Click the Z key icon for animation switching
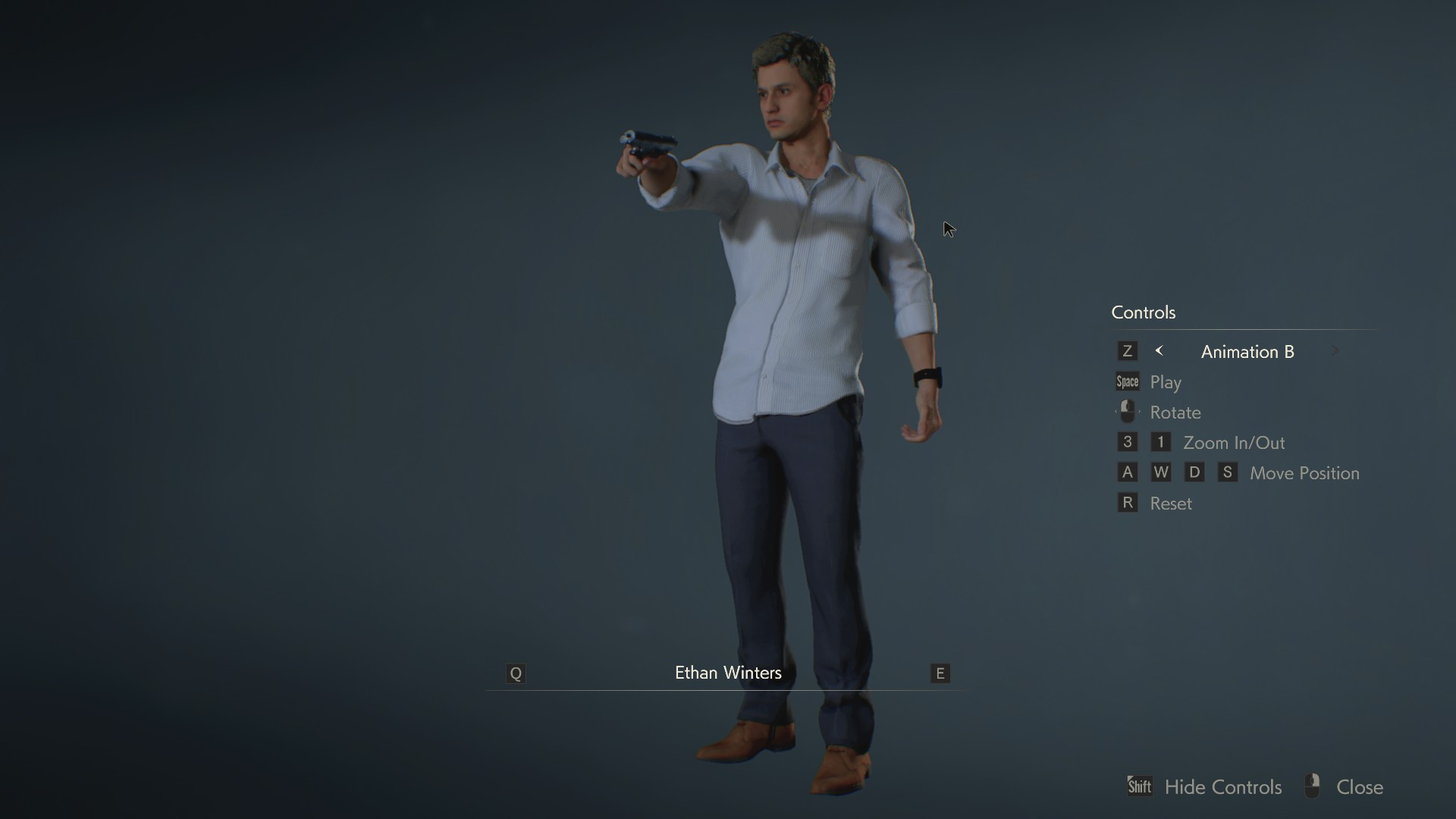Screen dimensions: 1456x819 click(x=1128, y=350)
